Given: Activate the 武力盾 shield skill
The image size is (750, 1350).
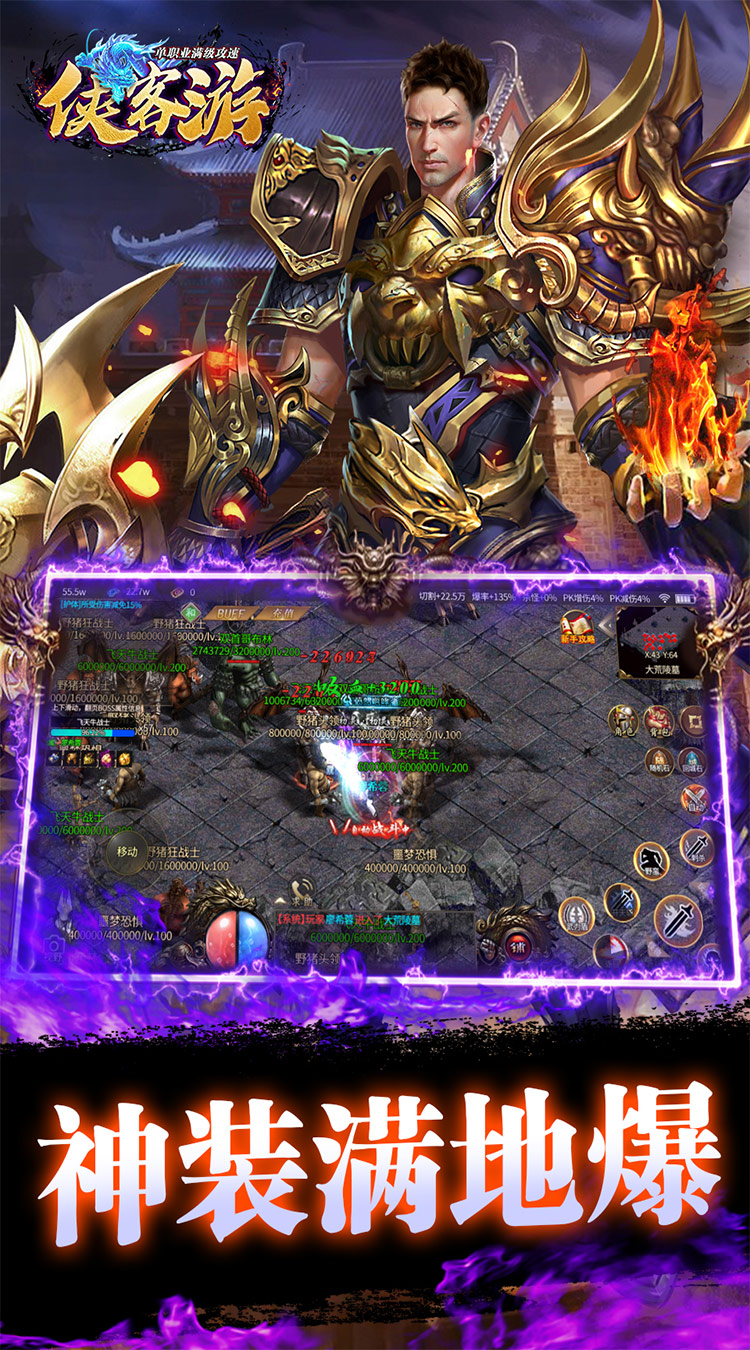Looking at the screenshot, I should click(x=576, y=913).
